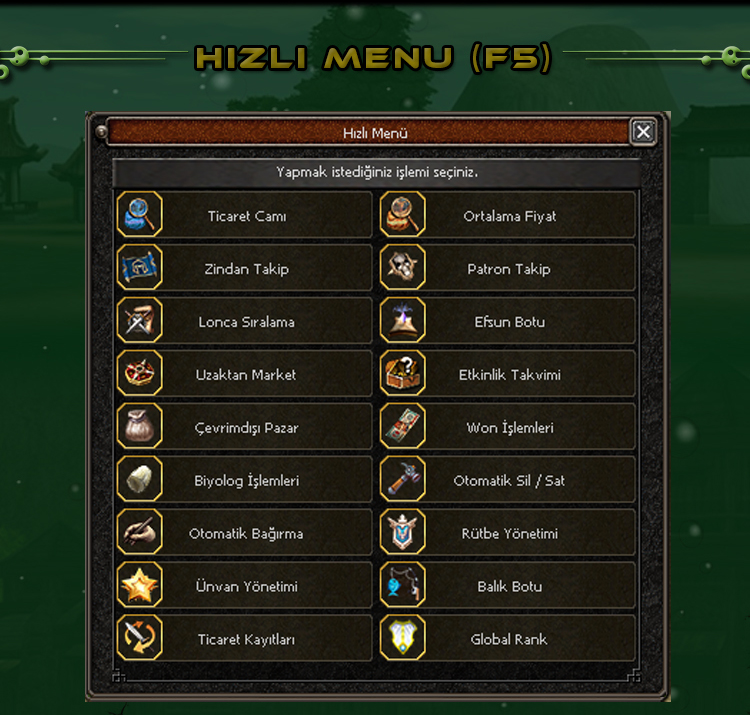Image resolution: width=750 pixels, height=715 pixels.
Task: Show Global Rank
Action: tap(509, 640)
